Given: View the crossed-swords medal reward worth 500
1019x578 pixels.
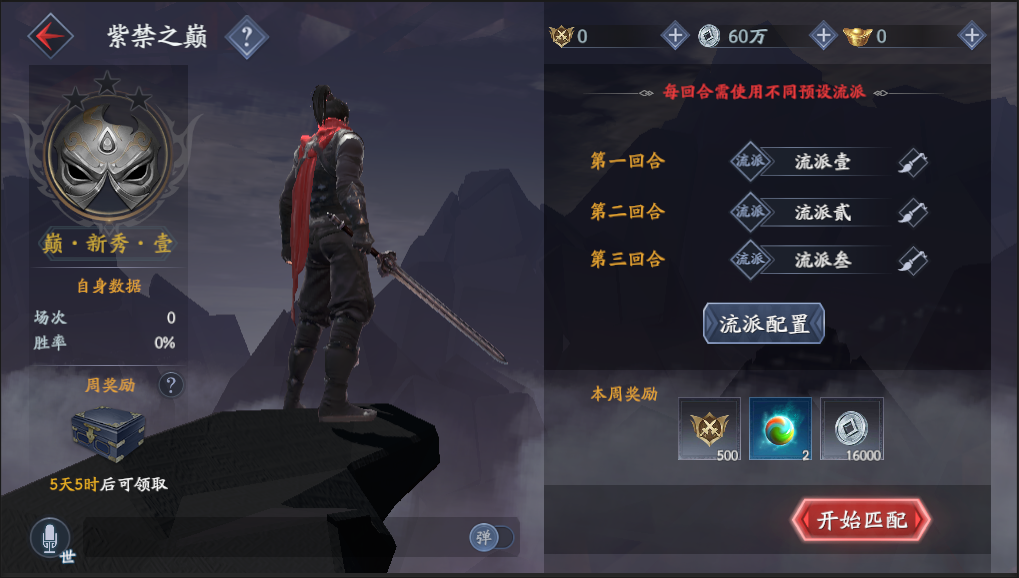Looking at the screenshot, I should pyautogui.click(x=709, y=428).
